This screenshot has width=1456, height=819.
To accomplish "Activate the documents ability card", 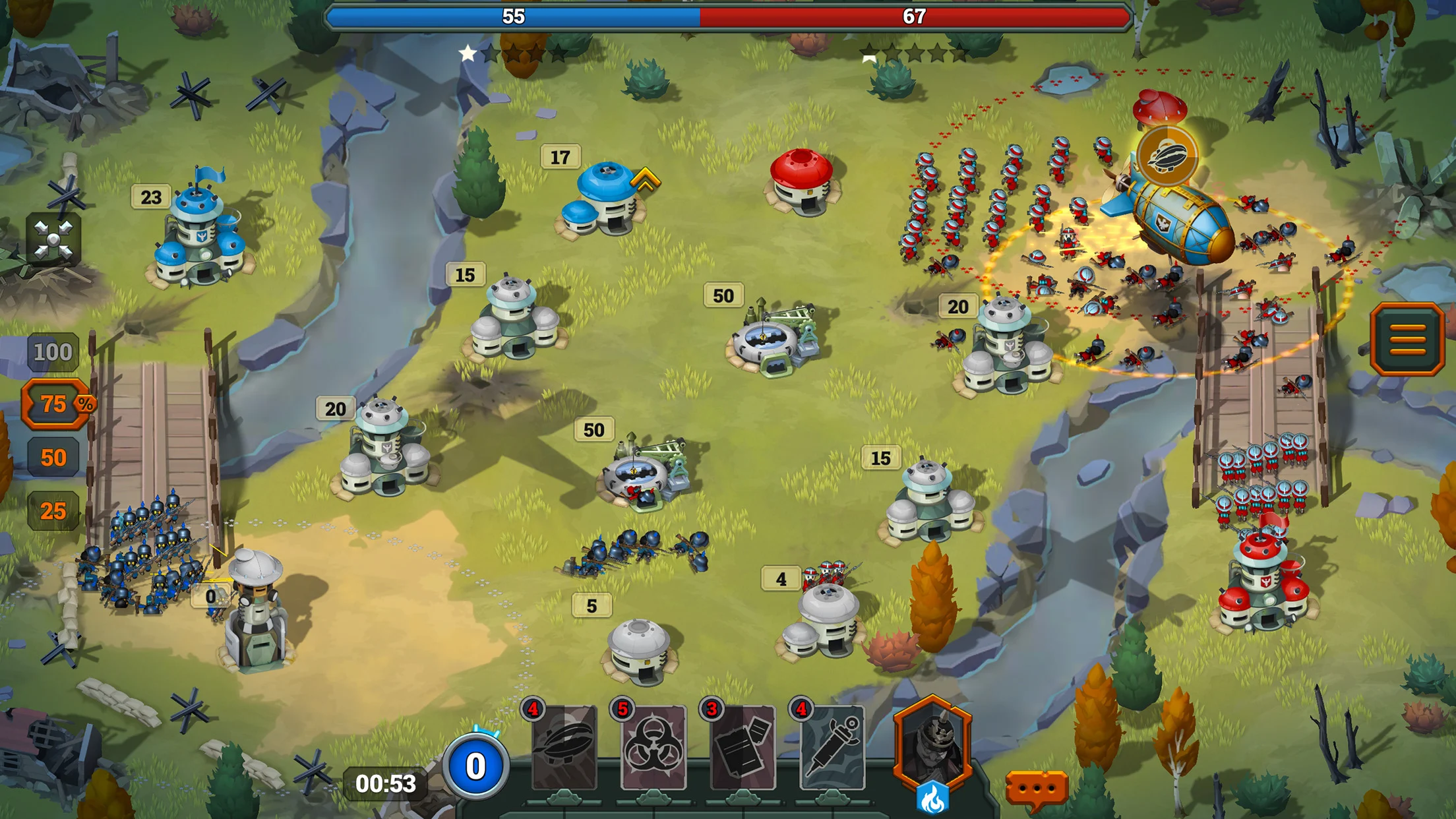I will (743, 748).
